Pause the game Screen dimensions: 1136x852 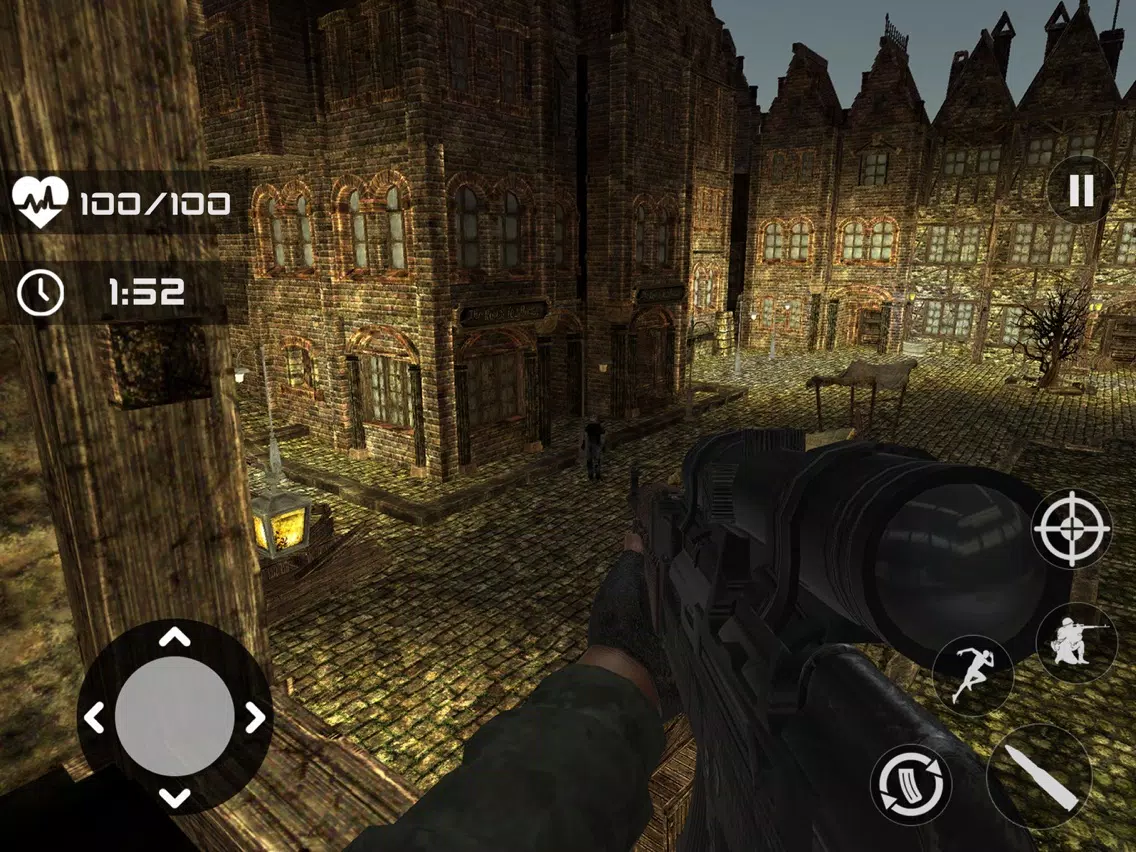coord(1081,189)
